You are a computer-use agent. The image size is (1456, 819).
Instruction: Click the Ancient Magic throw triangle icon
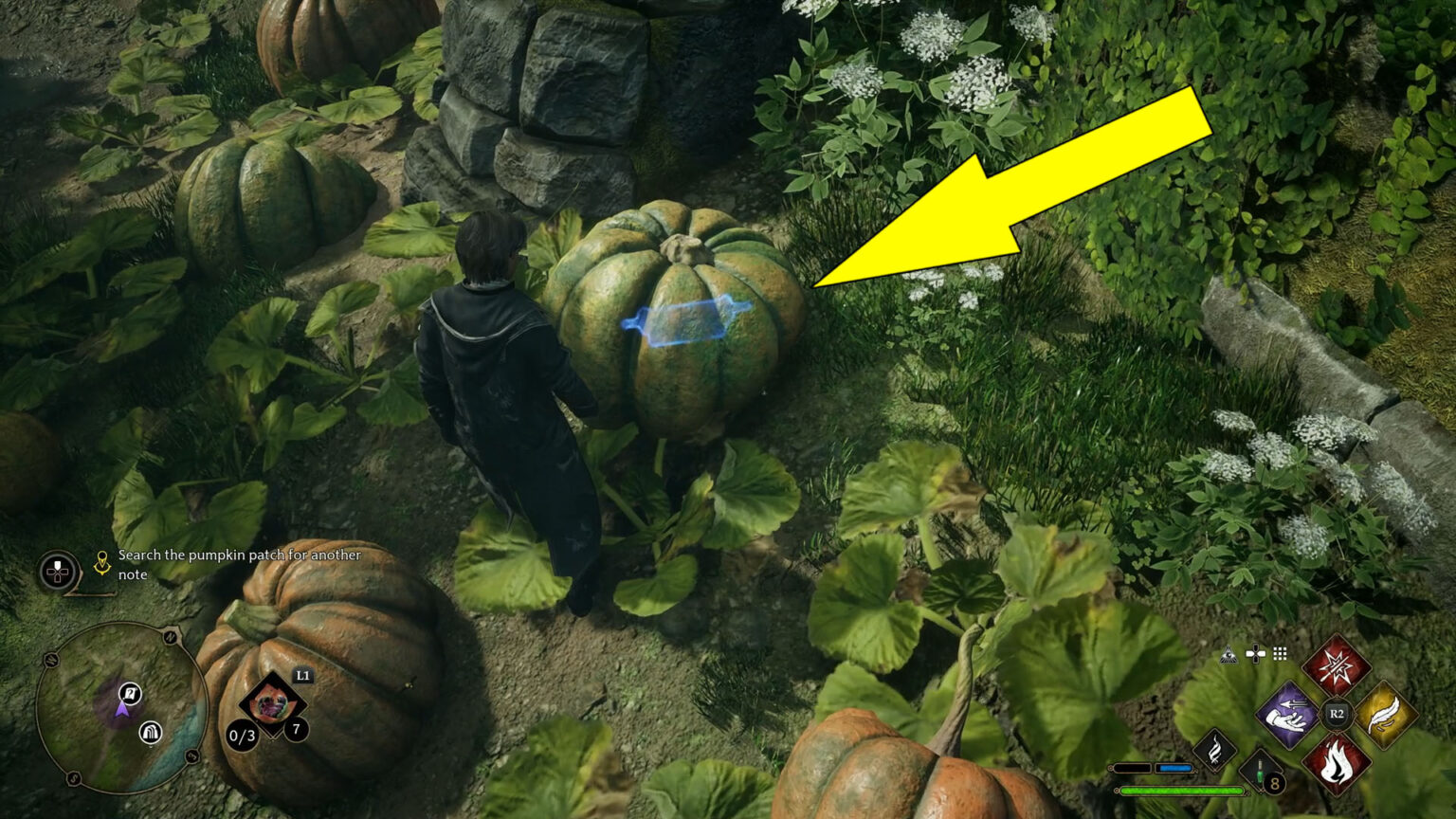[1228, 655]
